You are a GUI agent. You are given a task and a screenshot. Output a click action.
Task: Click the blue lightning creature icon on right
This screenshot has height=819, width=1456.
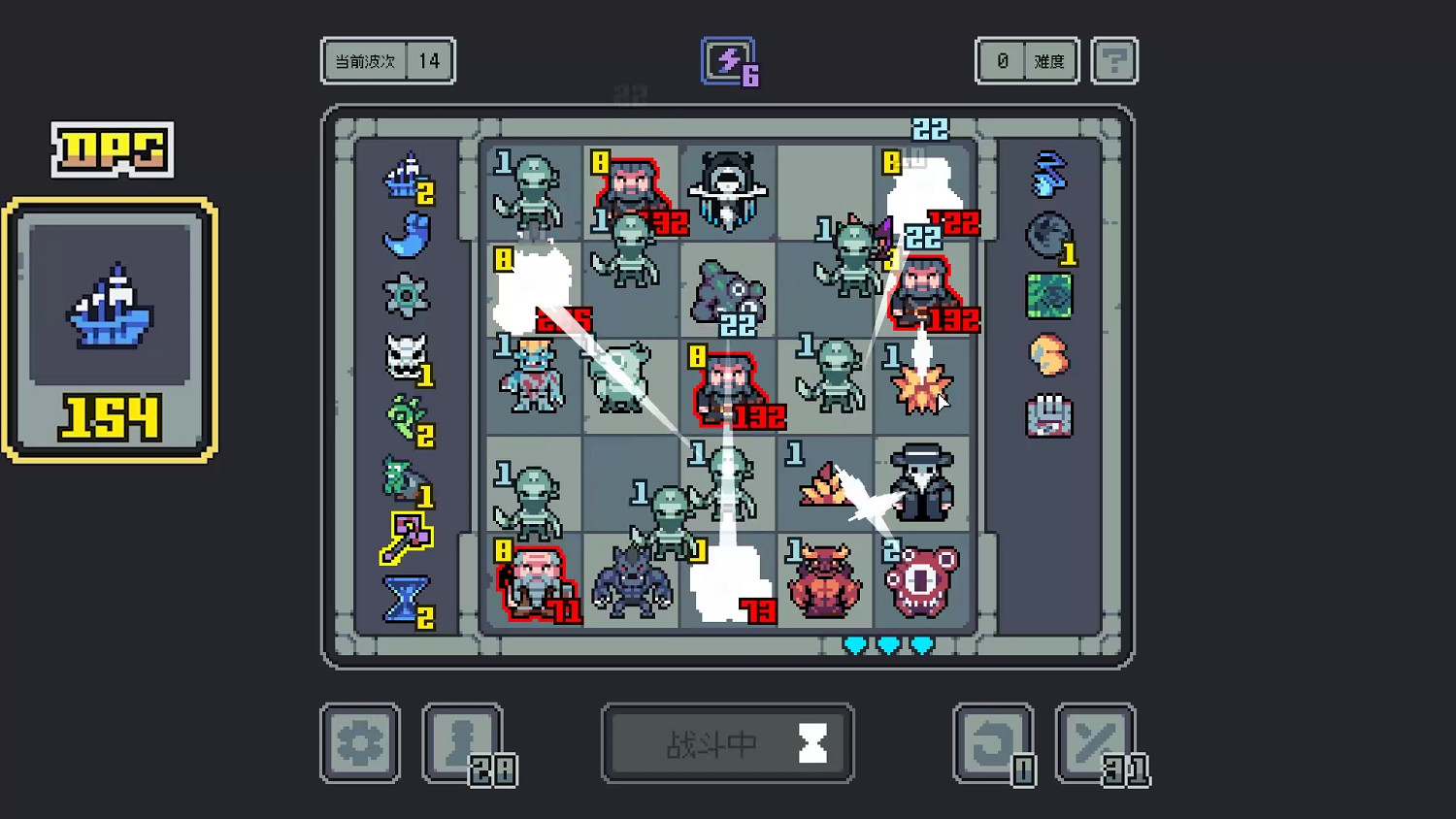point(1049,175)
